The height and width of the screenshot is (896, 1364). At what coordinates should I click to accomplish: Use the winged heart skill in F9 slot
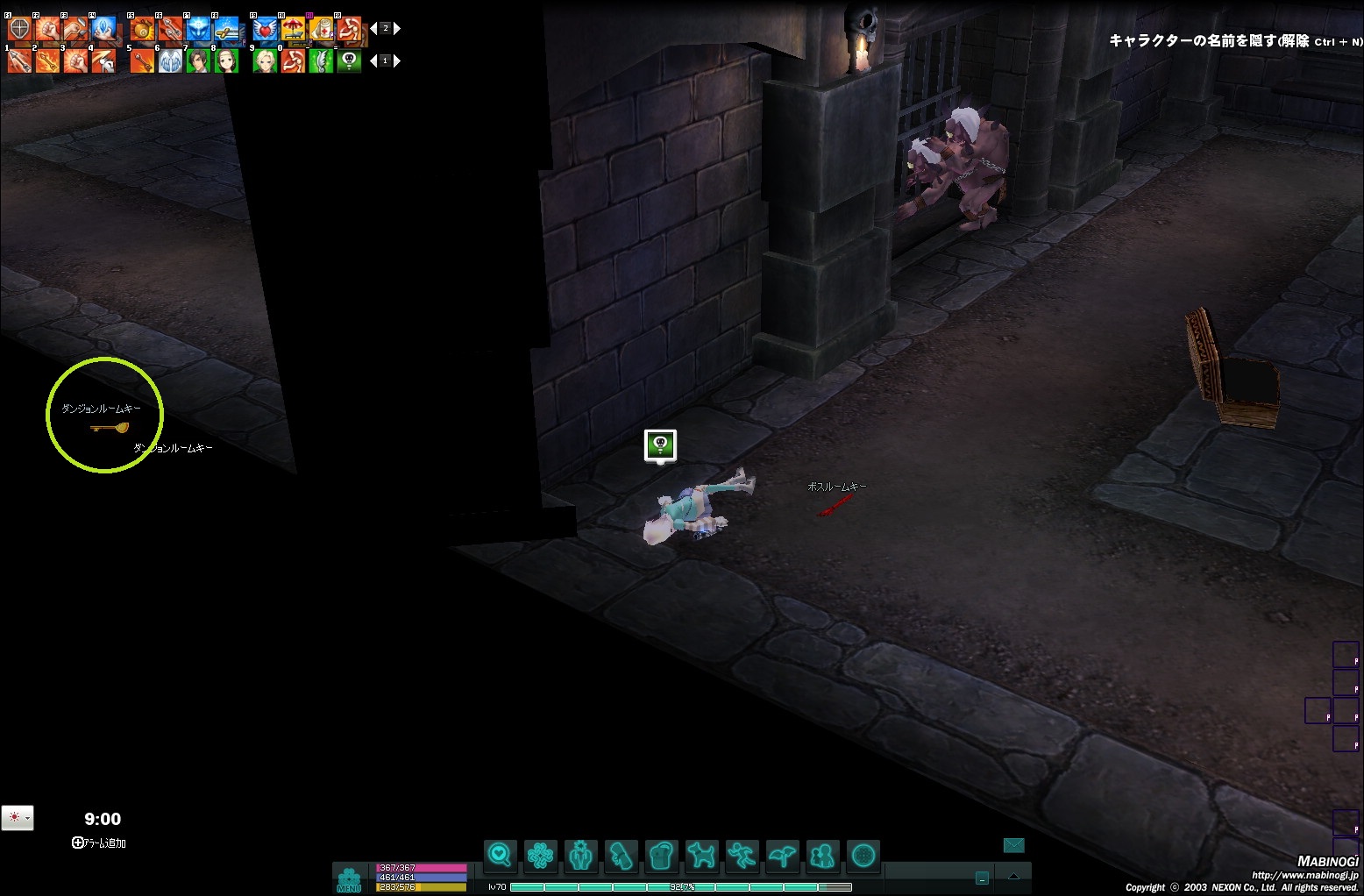click(x=265, y=29)
